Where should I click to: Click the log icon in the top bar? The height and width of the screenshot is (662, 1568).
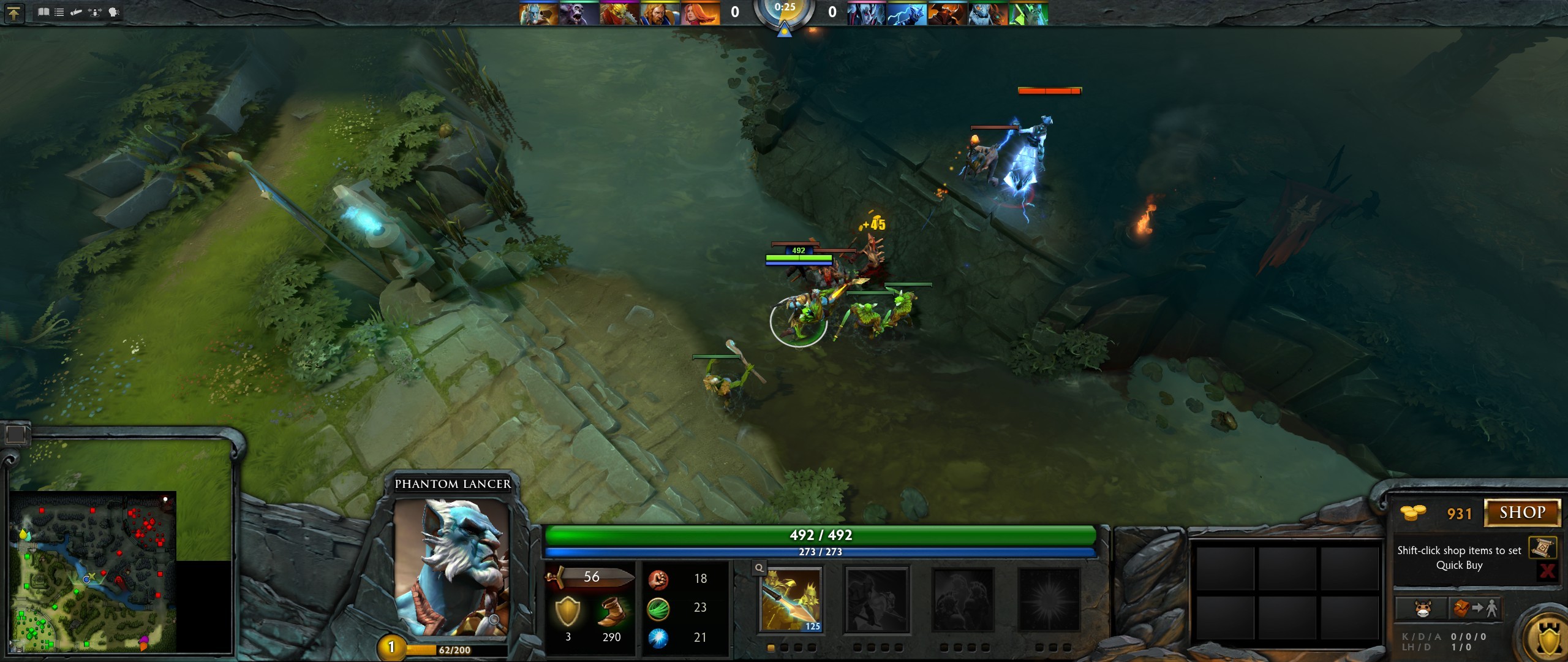pyautogui.click(x=77, y=12)
